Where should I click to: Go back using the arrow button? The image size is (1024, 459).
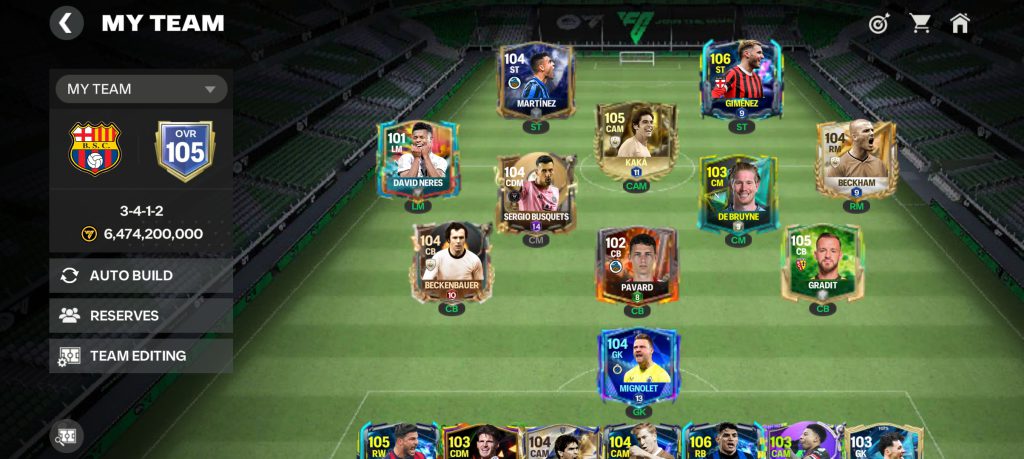(x=67, y=23)
